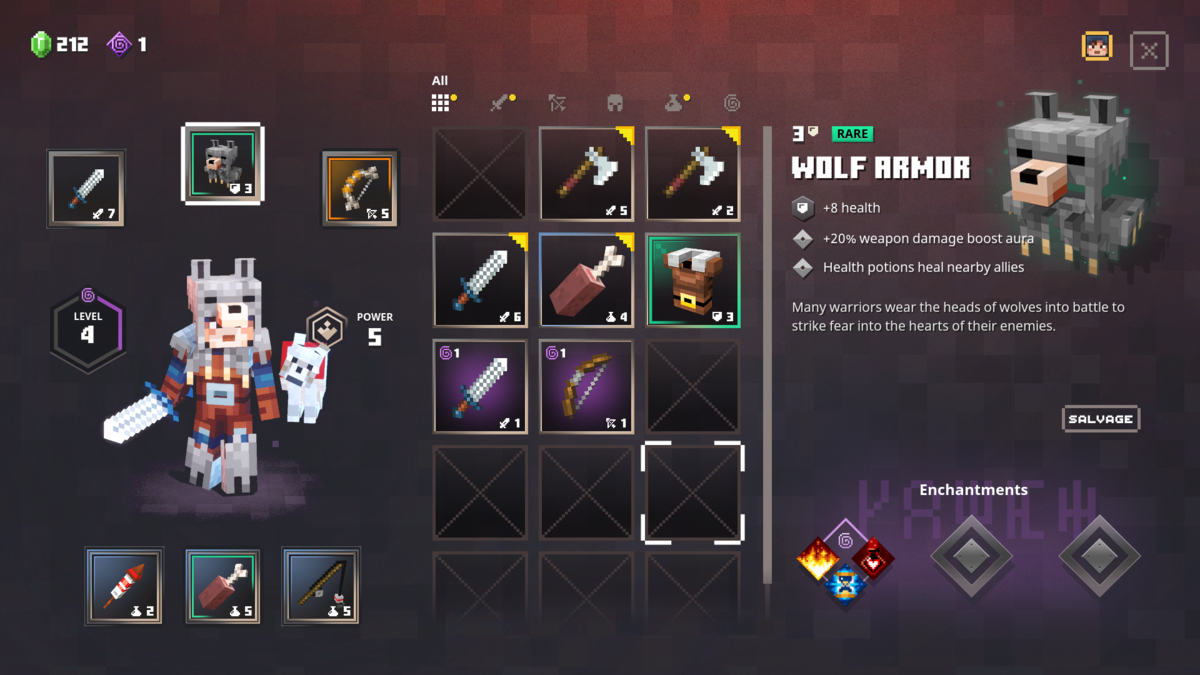Screen dimensions: 1200x675
Task: Switch to armor filter tab
Action: click(615, 102)
